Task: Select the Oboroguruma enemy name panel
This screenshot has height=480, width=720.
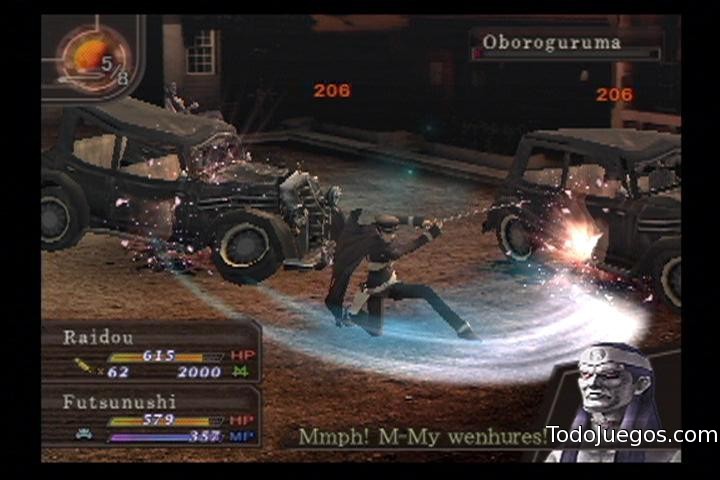Action: click(565, 44)
